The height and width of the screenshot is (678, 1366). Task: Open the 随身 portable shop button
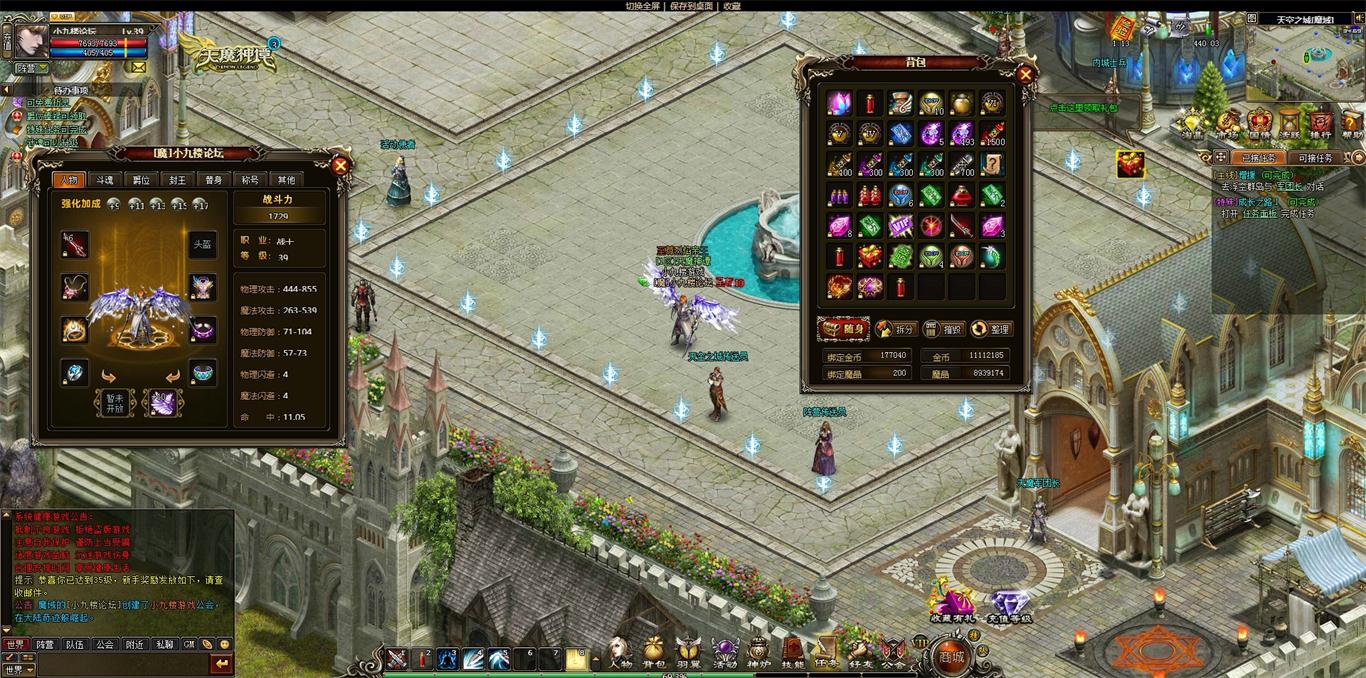pyautogui.click(x=843, y=329)
